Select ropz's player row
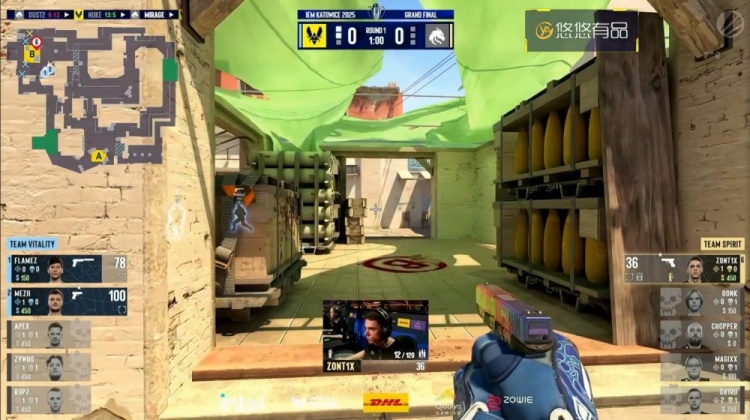This screenshot has width=750, height=420. [50, 399]
